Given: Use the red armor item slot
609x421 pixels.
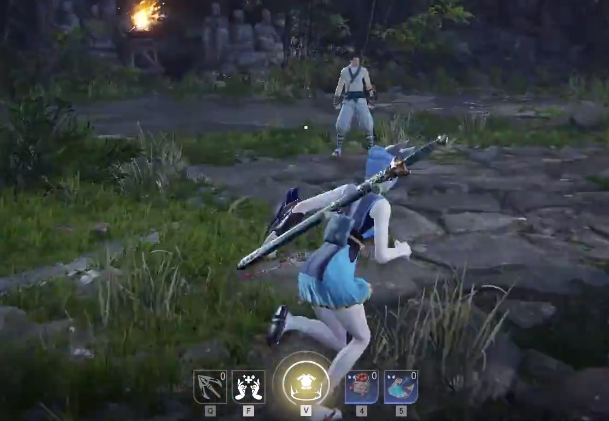Looking at the screenshot, I should [x=361, y=386].
